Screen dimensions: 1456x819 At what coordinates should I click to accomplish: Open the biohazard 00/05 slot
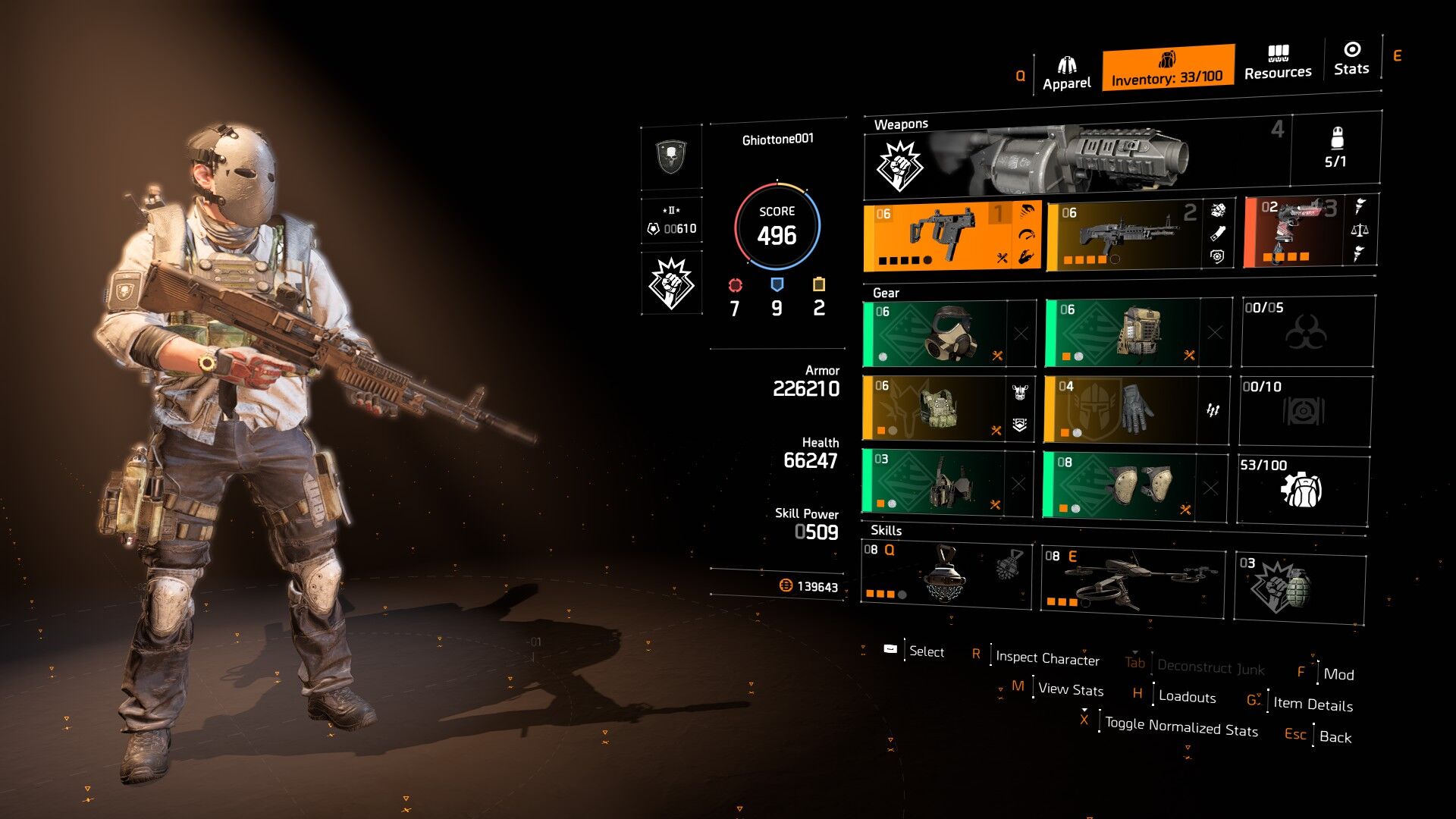(1307, 331)
